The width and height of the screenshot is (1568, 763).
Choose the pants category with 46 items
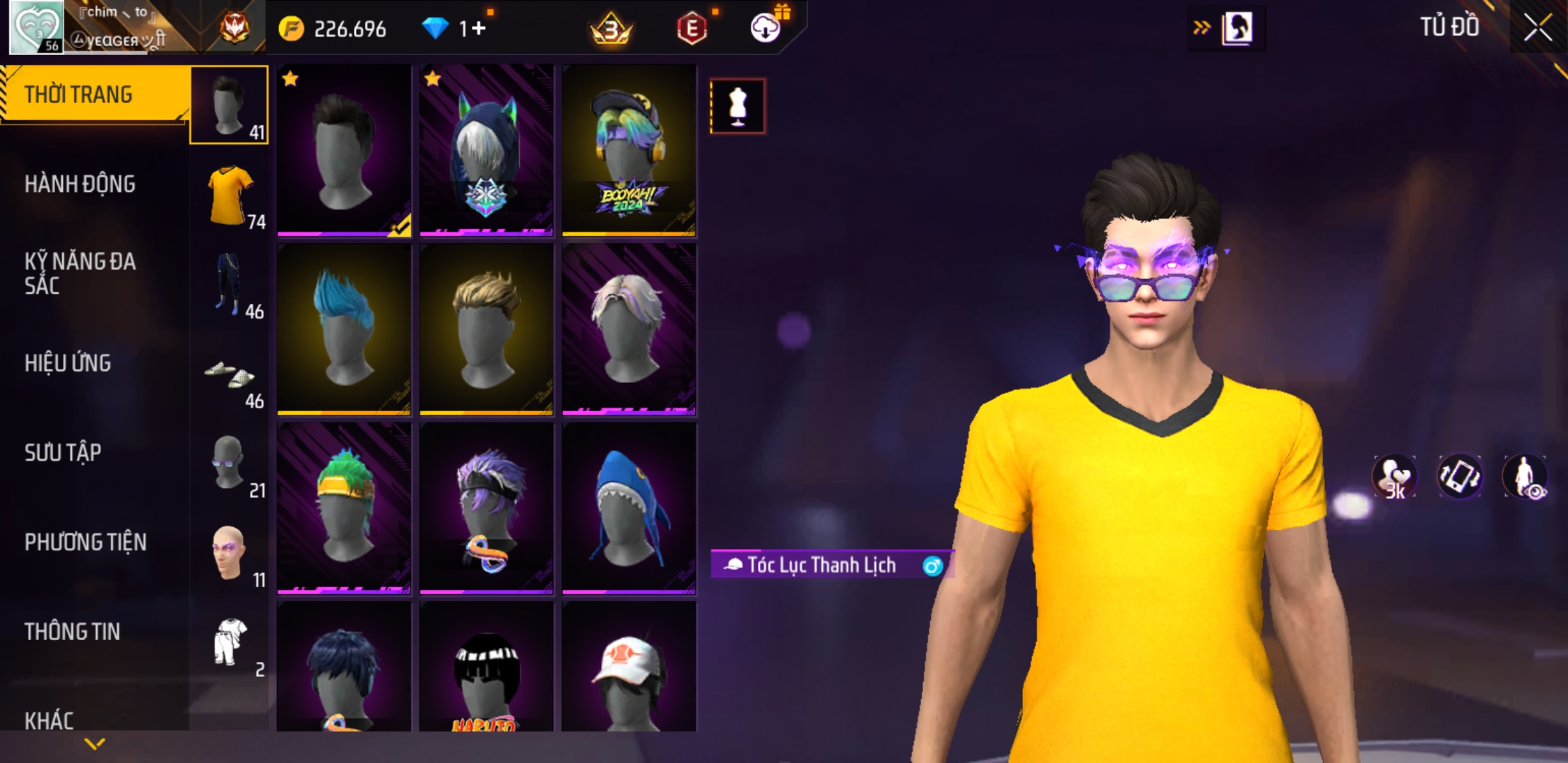pyautogui.click(x=230, y=284)
